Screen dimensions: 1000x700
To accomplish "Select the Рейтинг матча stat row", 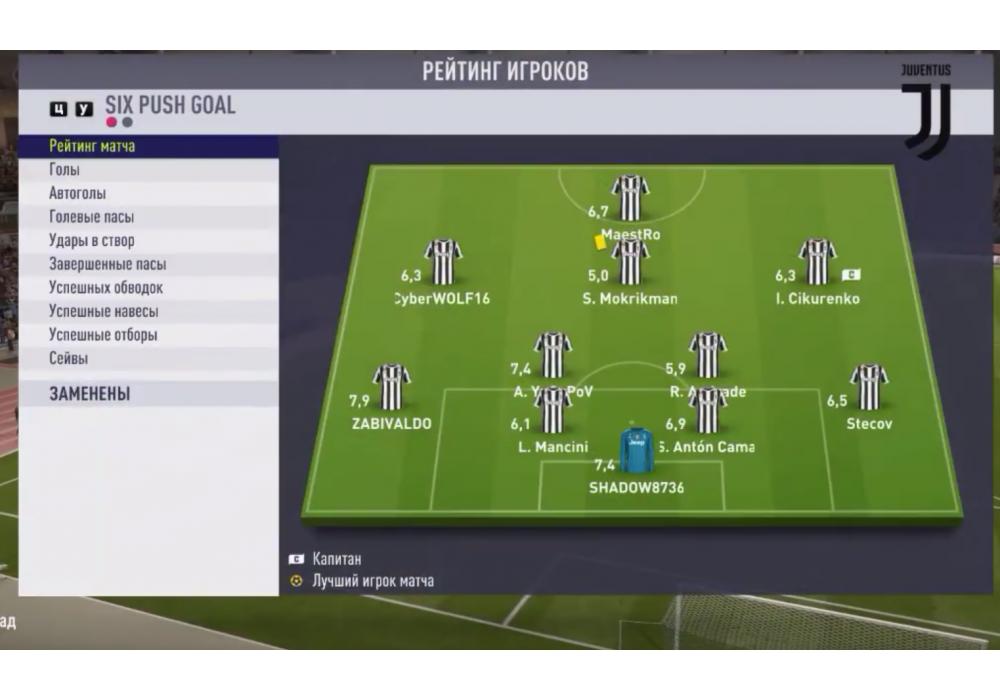I will point(148,146).
